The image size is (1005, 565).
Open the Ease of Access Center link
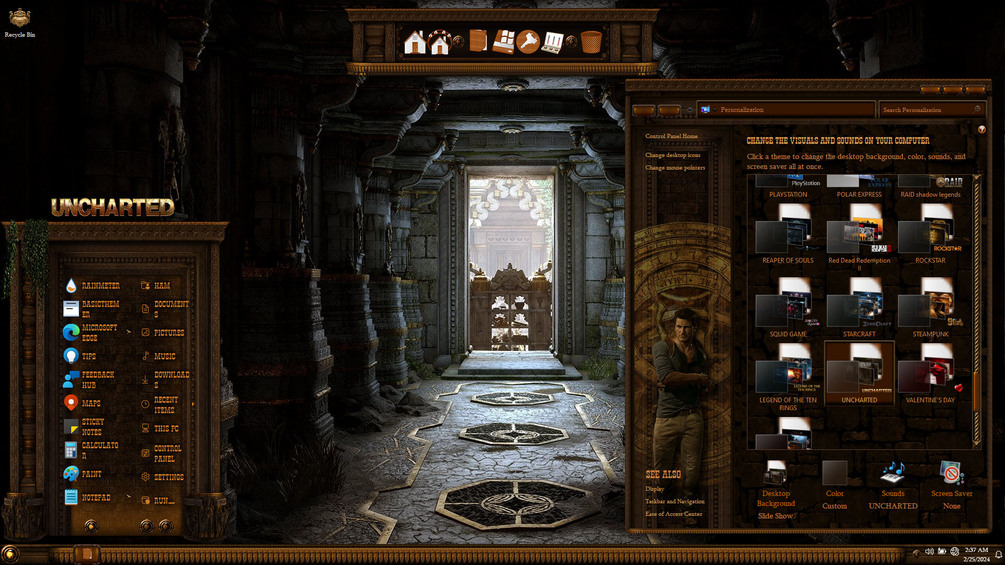674,514
